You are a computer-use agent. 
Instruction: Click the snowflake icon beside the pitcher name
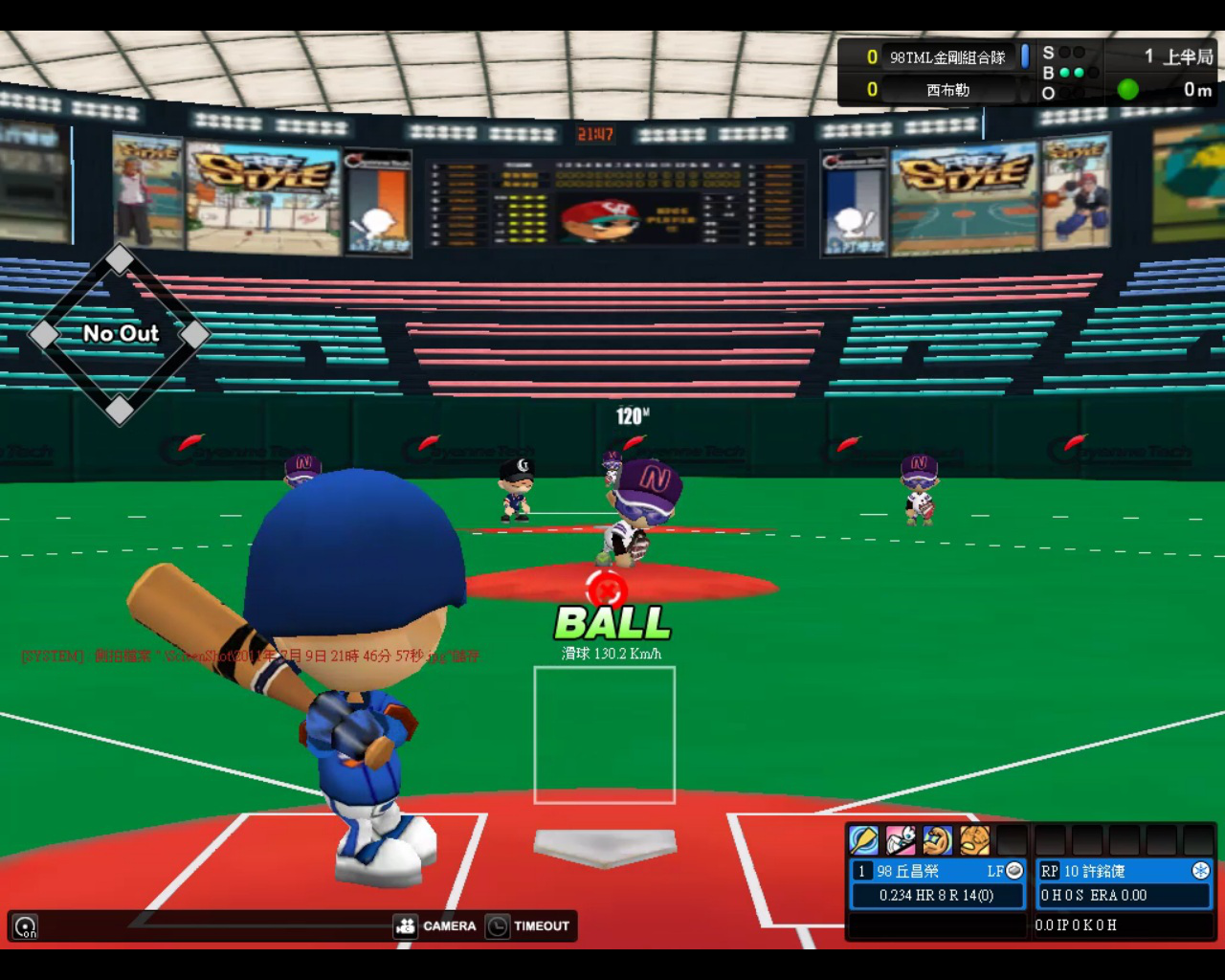click(x=1200, y=870)
